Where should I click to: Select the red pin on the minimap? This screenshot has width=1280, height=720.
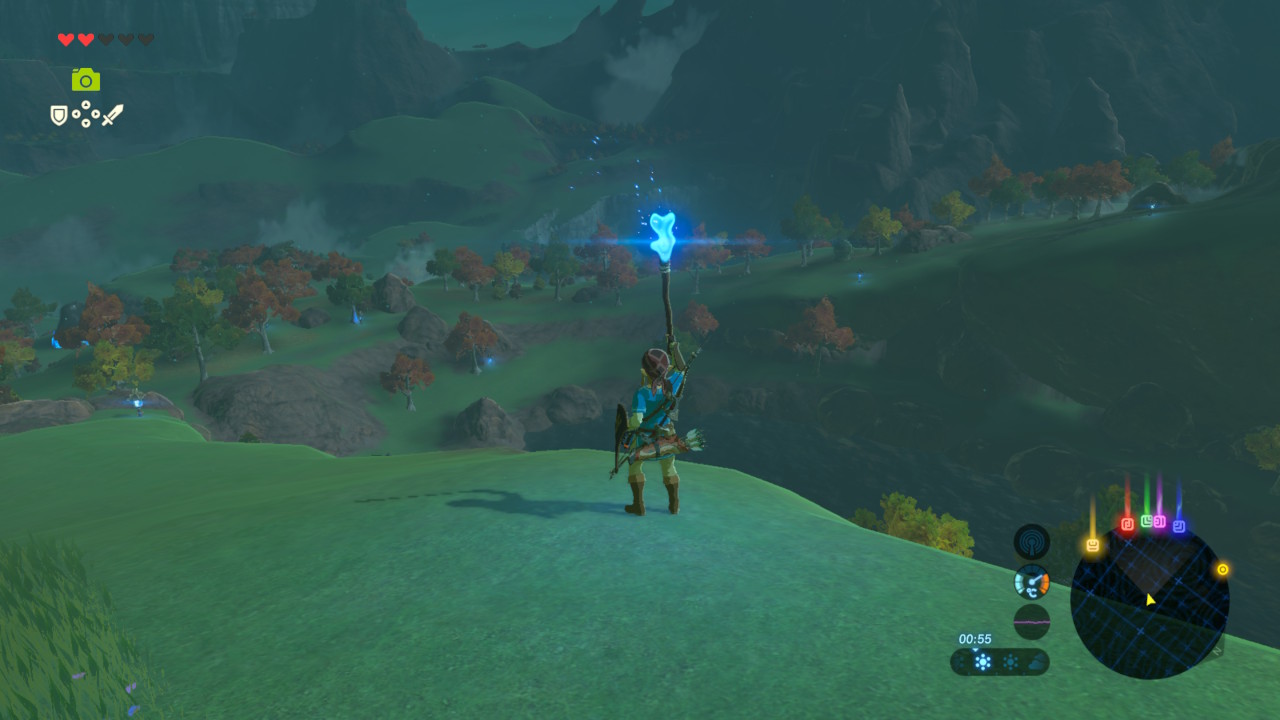tap(1127, 524)
